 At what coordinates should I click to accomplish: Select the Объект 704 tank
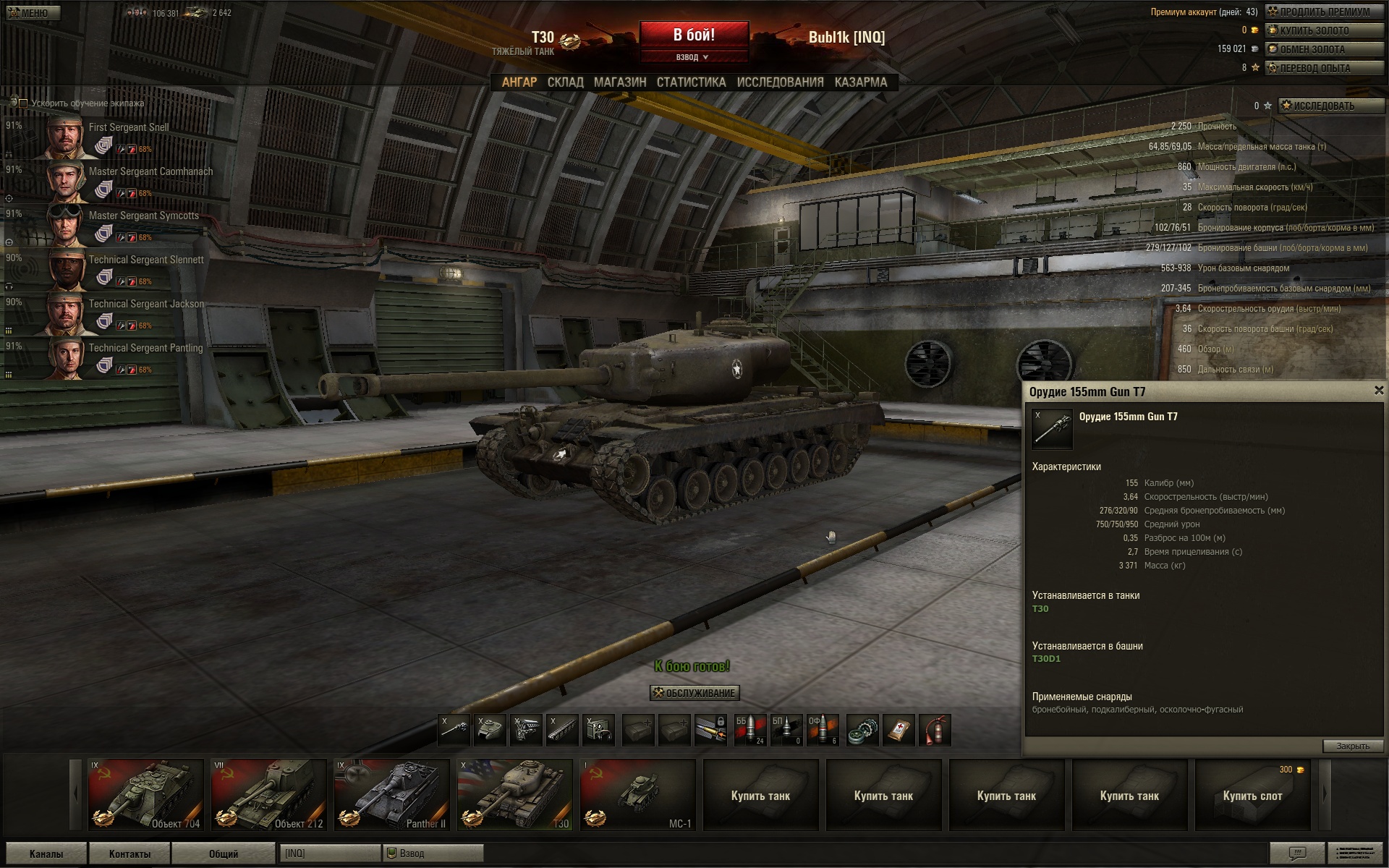[145, 794]
